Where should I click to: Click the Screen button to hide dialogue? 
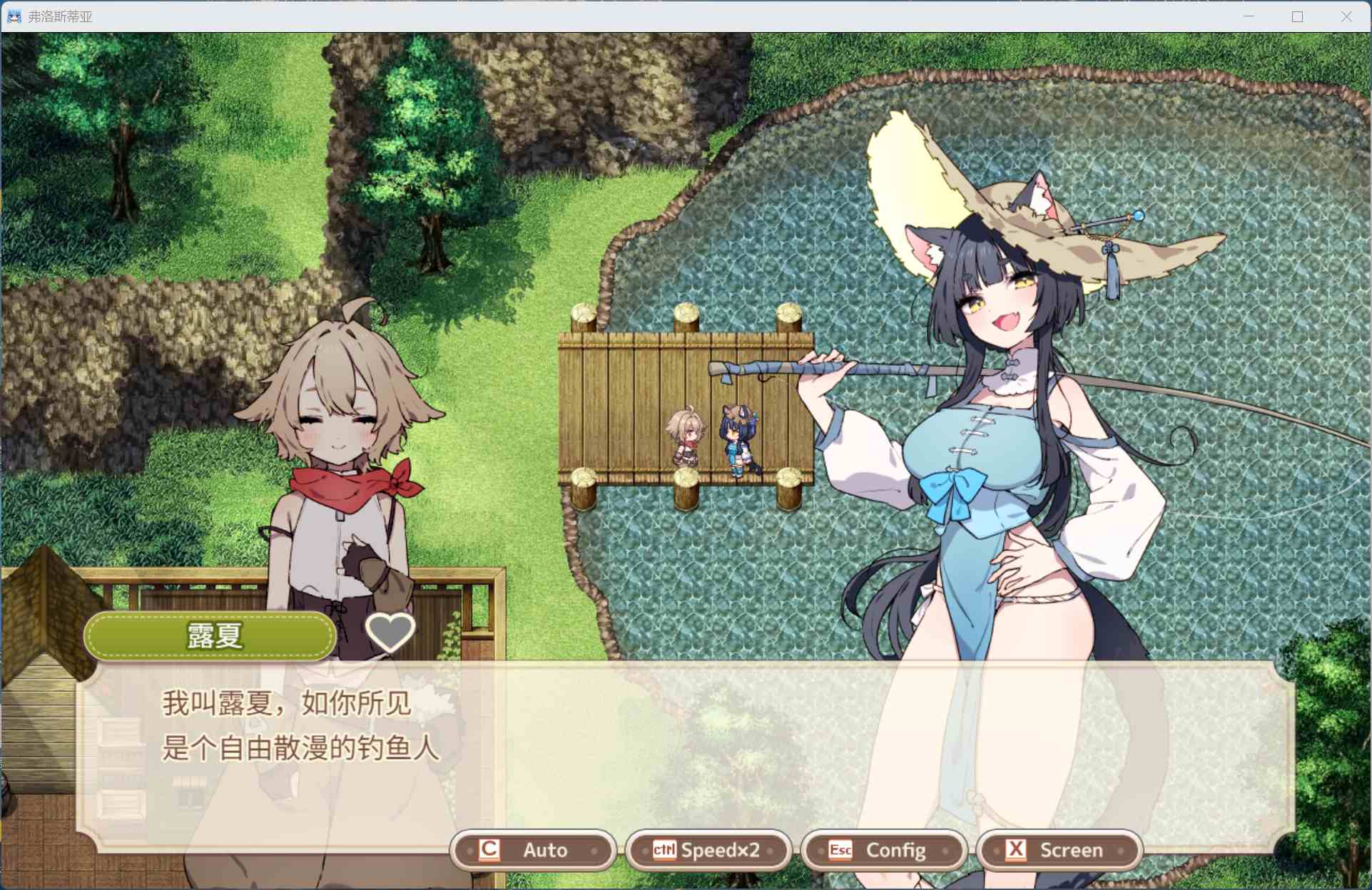point(1059,849)
